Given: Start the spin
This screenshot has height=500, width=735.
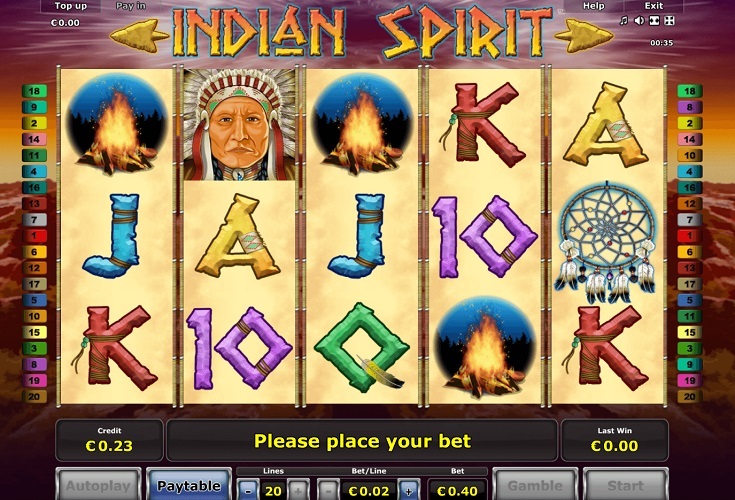Looking at the screenshot, I should [x=625, y=486].
